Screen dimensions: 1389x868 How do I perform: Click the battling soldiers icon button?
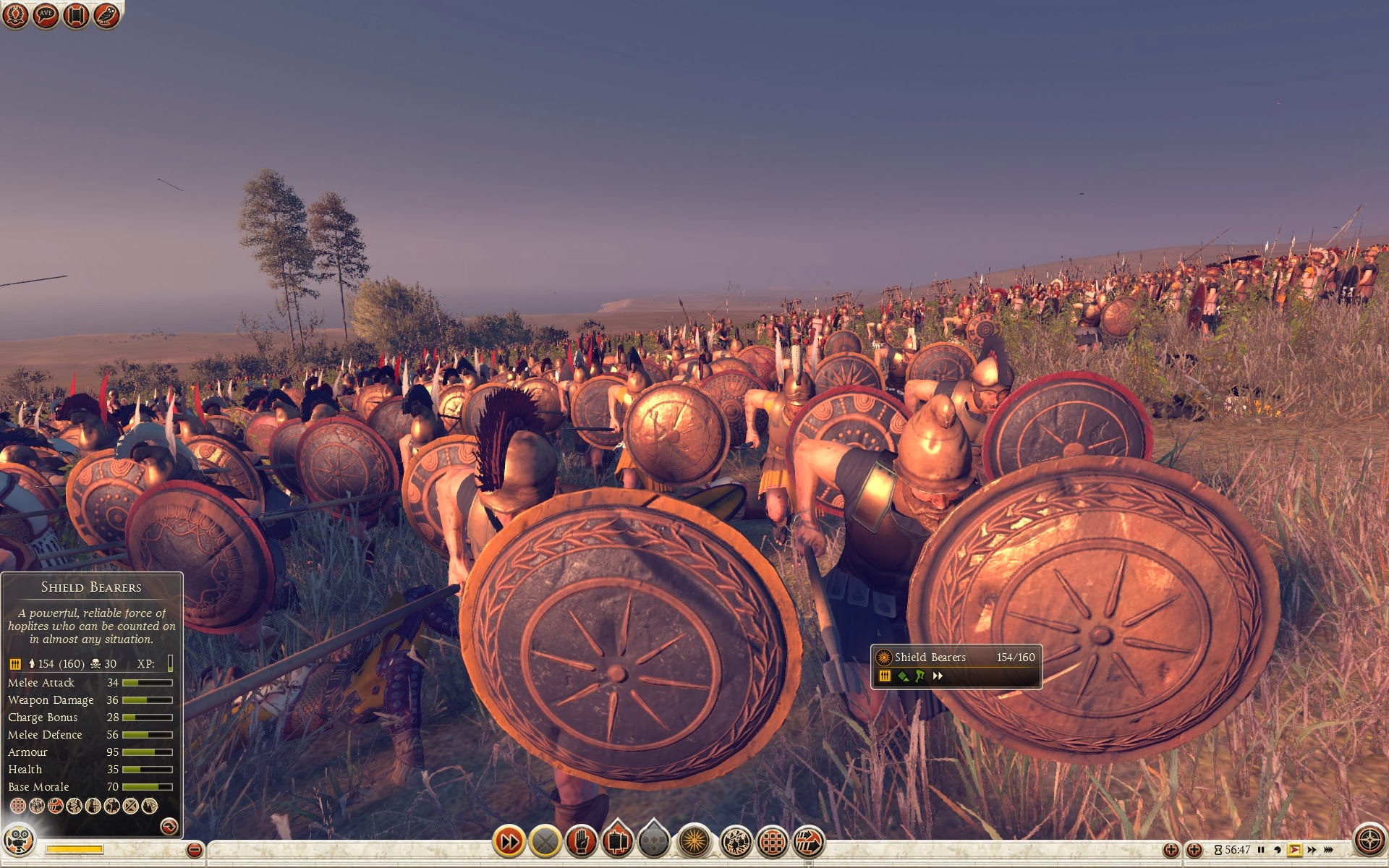[x=736, y=841]
